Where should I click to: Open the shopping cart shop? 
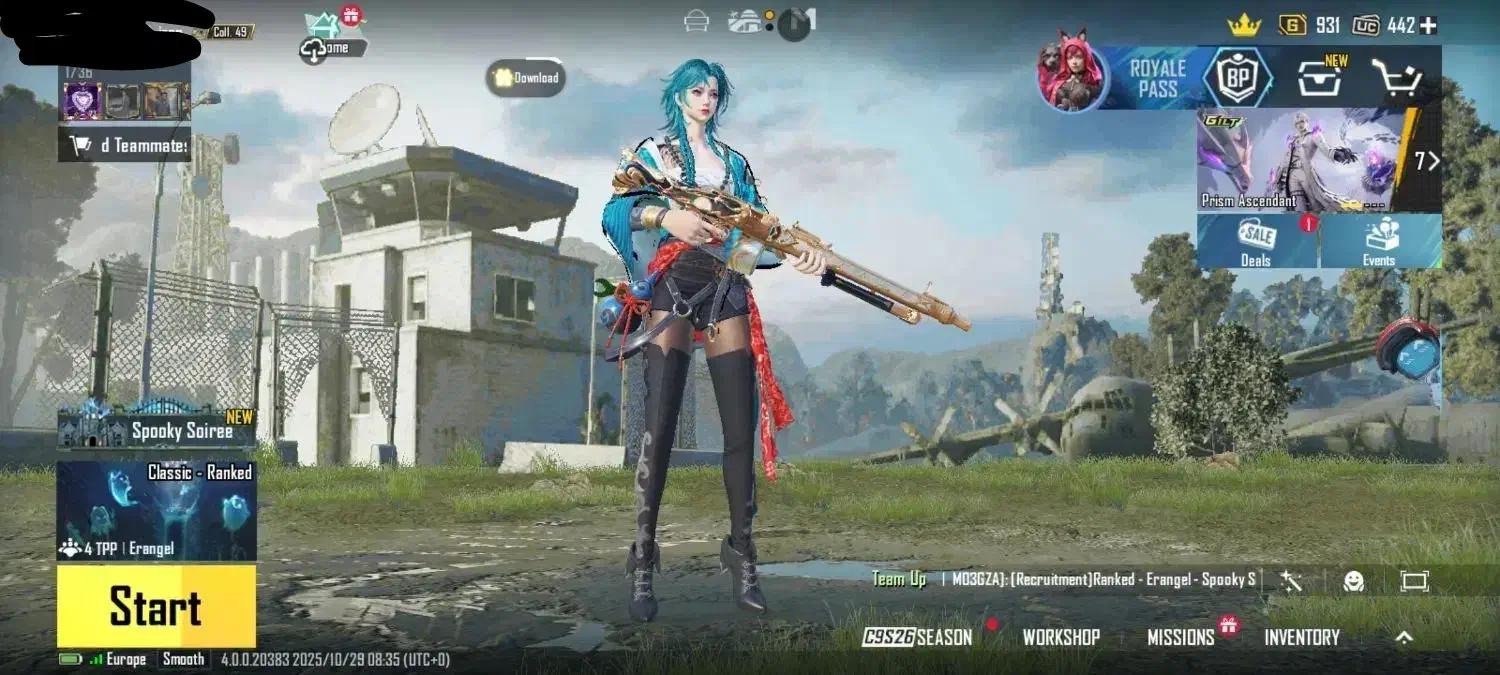pyautogui.click(x=1397, y=78)
